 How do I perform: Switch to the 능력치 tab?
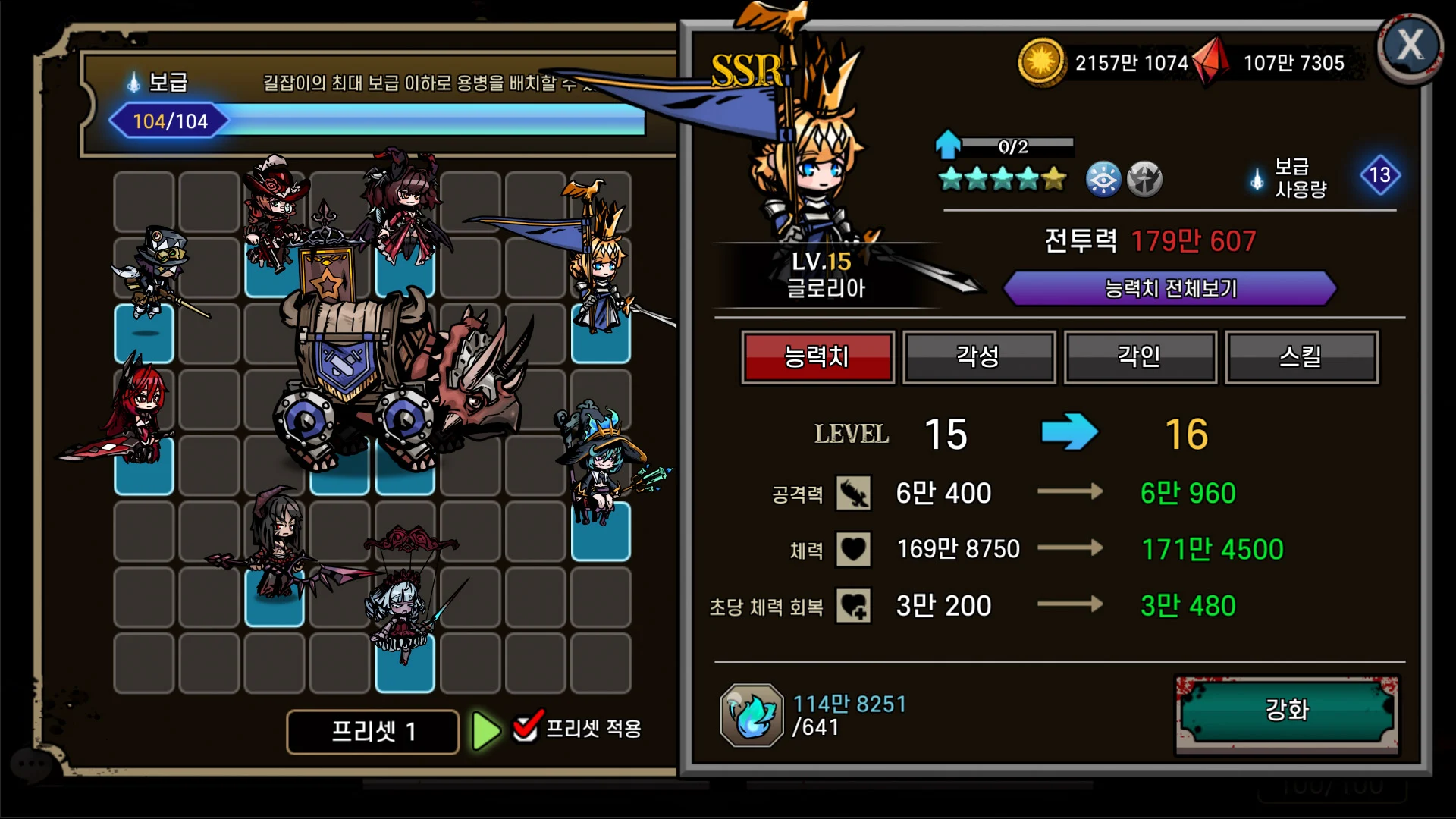tap(817, 356)
